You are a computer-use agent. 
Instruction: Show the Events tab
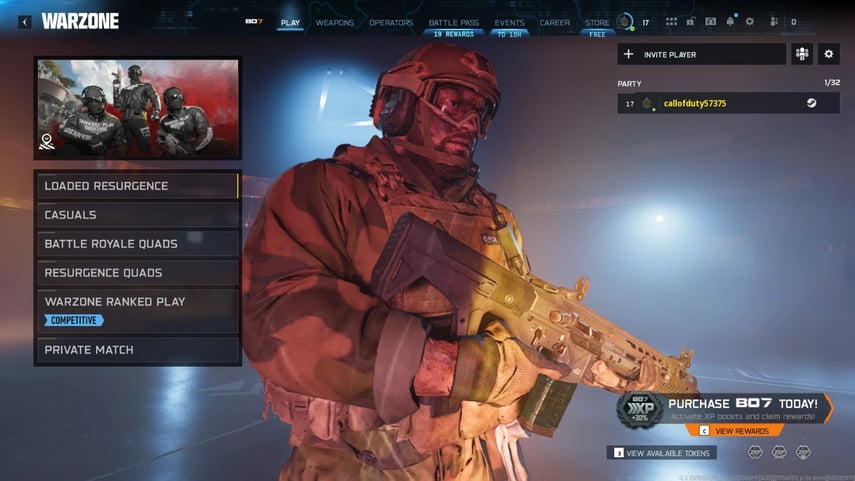click(509, 22)
